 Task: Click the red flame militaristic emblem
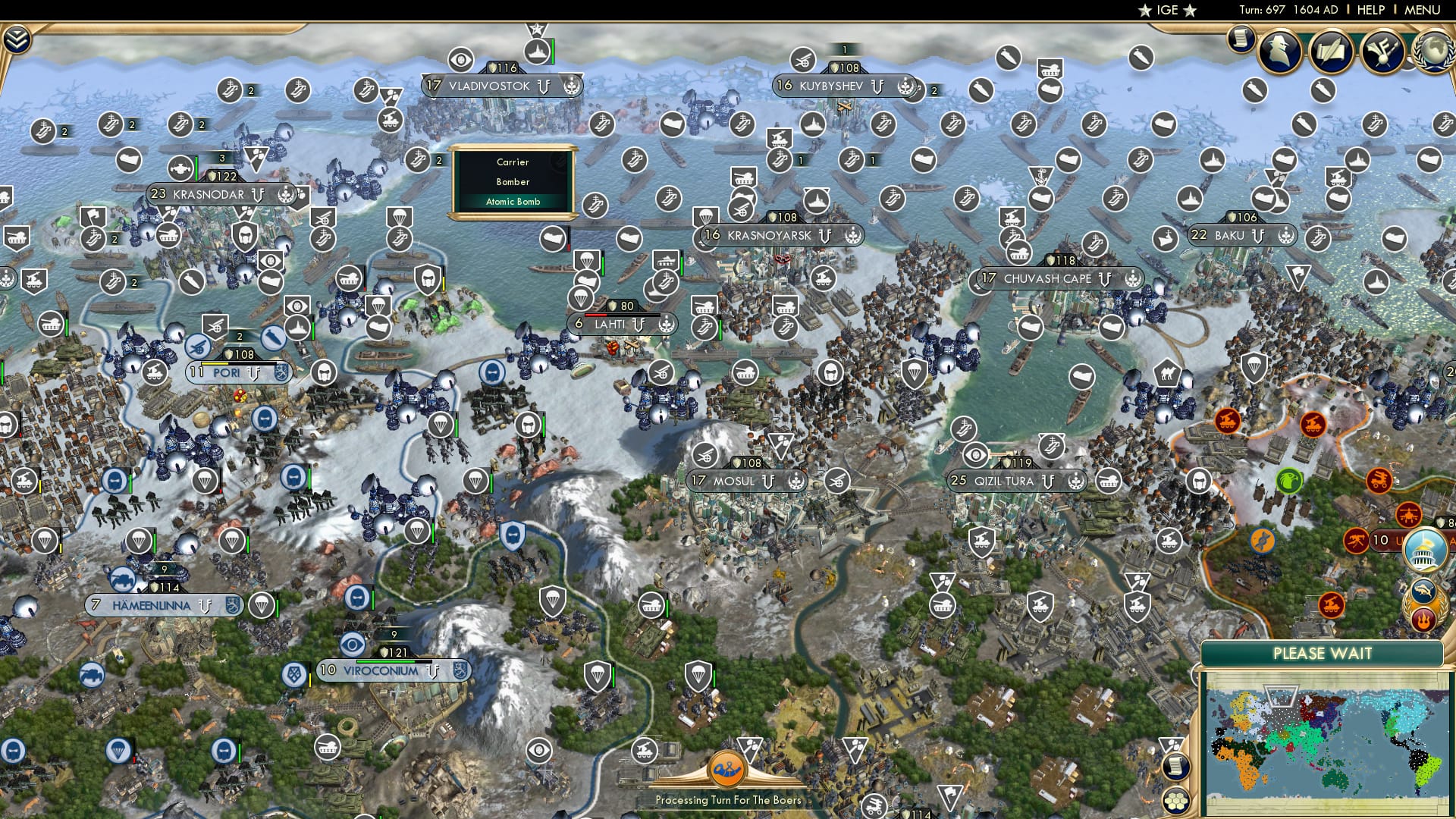(x=1424, y=618)
